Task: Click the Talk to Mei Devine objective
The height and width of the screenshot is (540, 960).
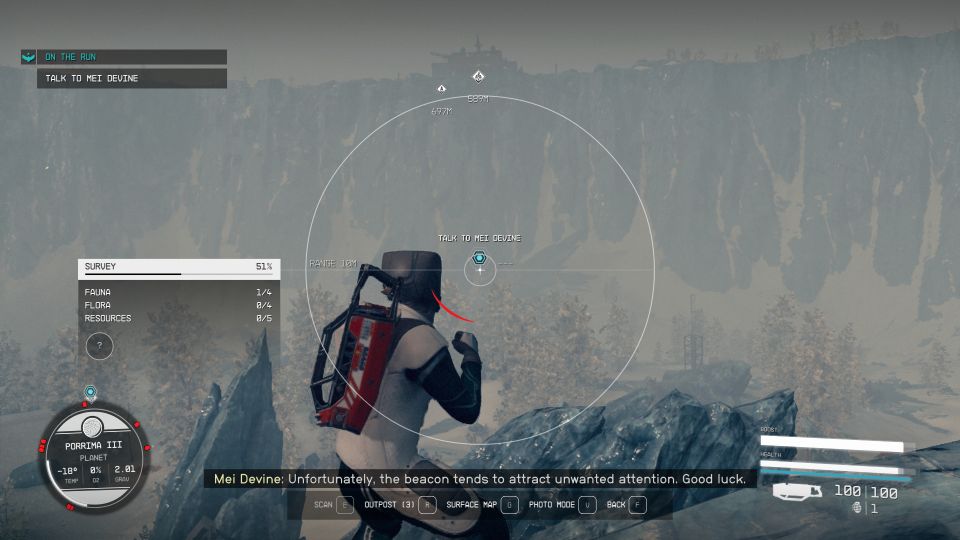Action: [131, 78]
